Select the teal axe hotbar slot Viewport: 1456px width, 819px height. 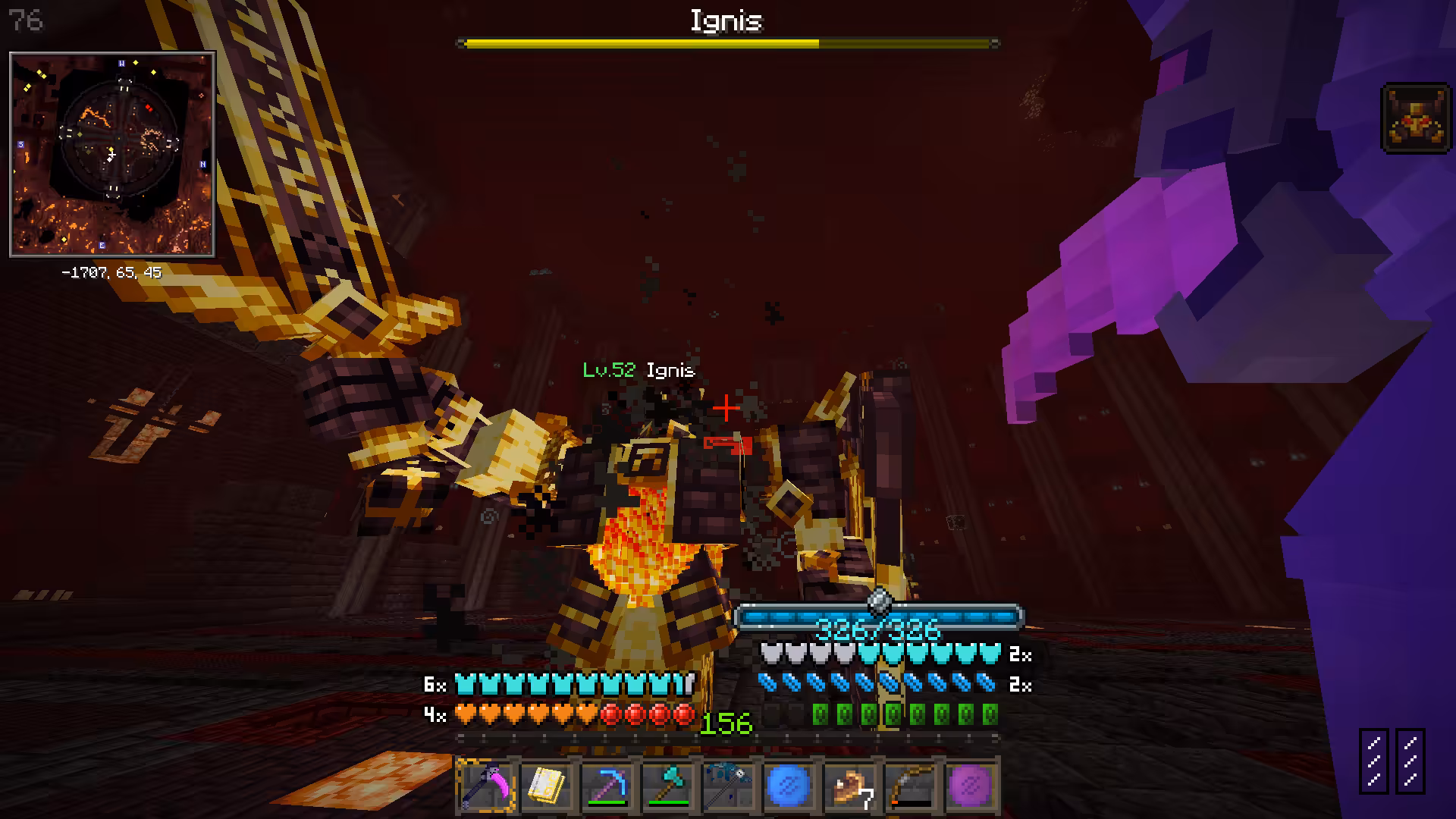pyautogui.click(x=667, y=786)
